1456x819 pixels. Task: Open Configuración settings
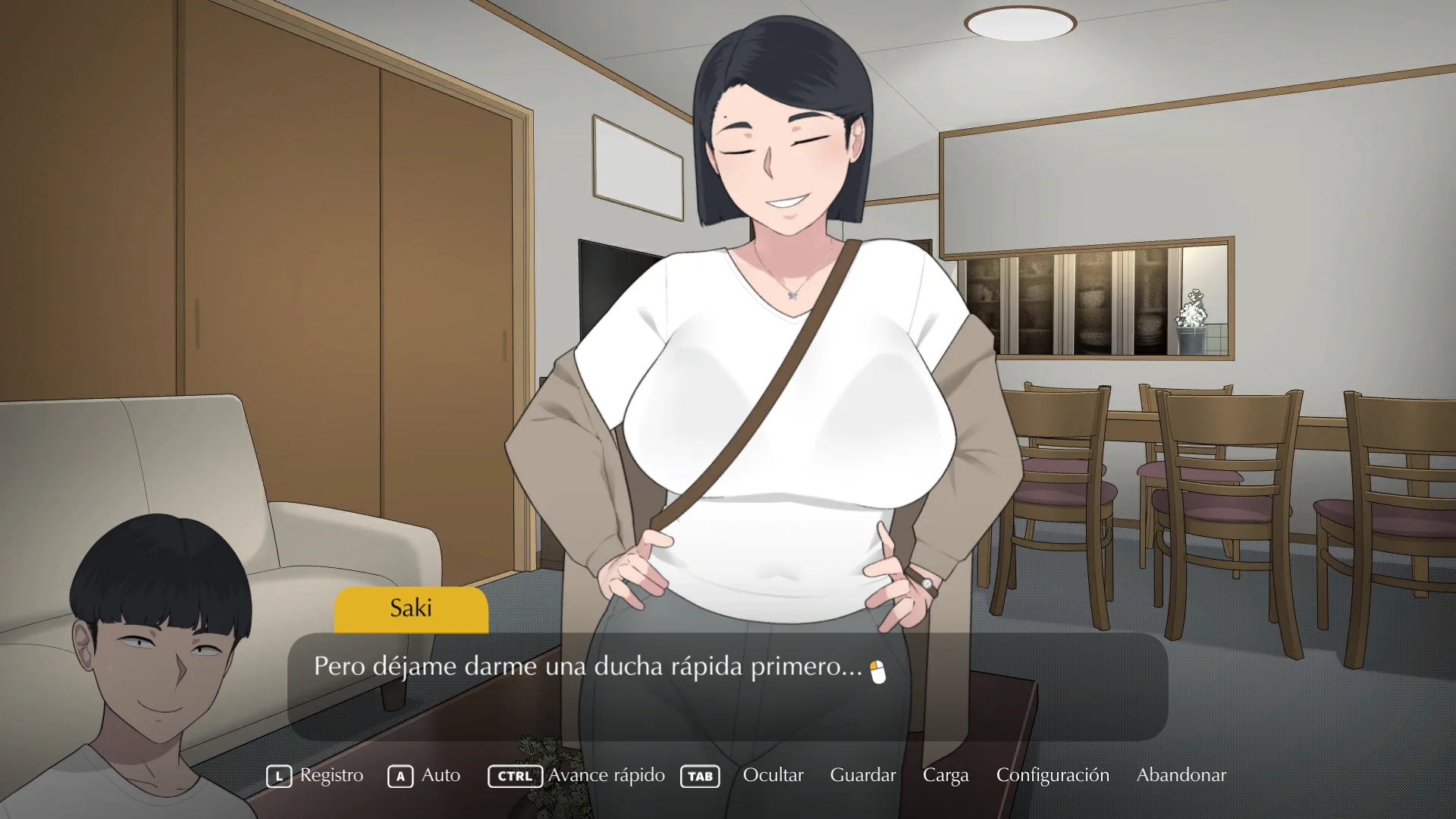point(1052,775)
